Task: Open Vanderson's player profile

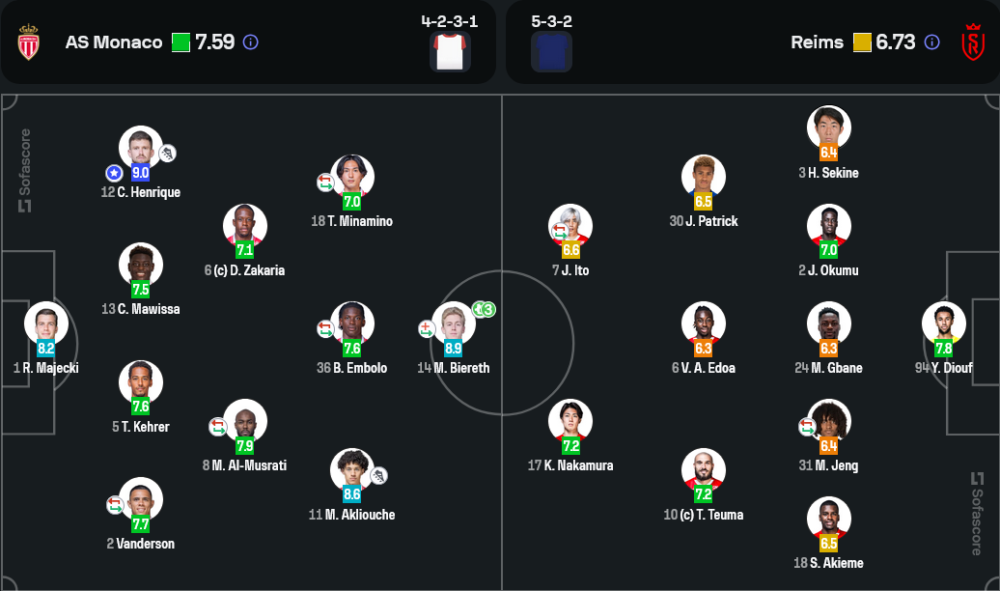Action: (x=140, y=500)
